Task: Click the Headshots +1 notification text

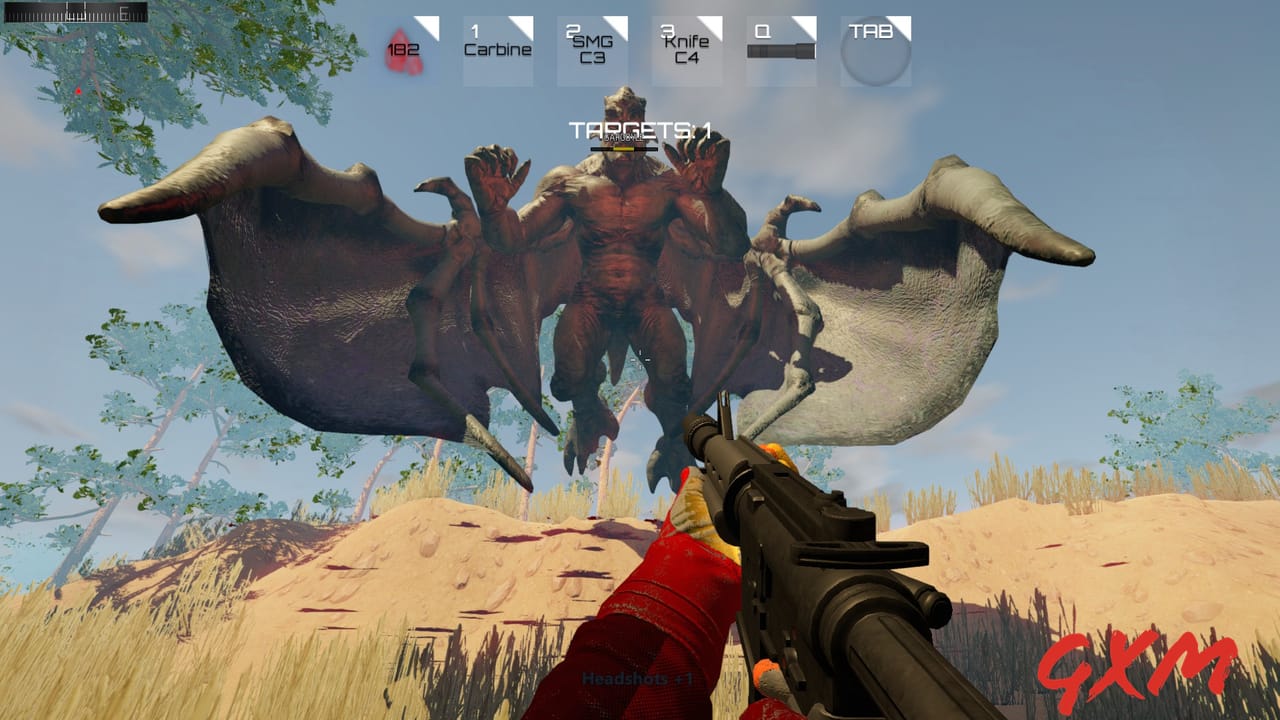Action: tap(640, 679)
